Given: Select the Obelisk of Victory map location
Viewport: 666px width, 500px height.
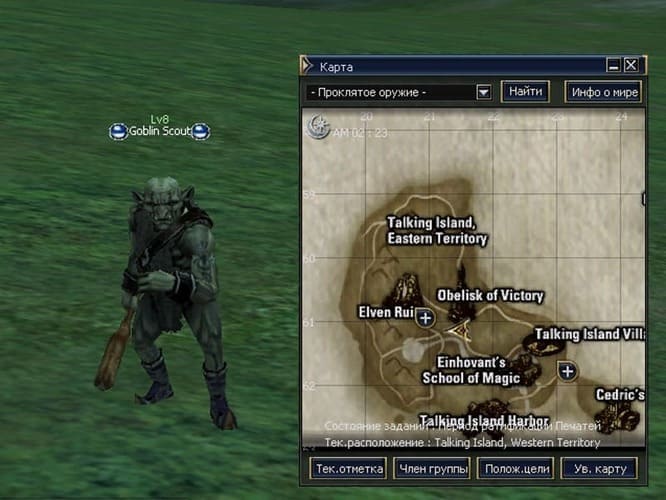Looking at the screenshot, I should tap(490, 296).
